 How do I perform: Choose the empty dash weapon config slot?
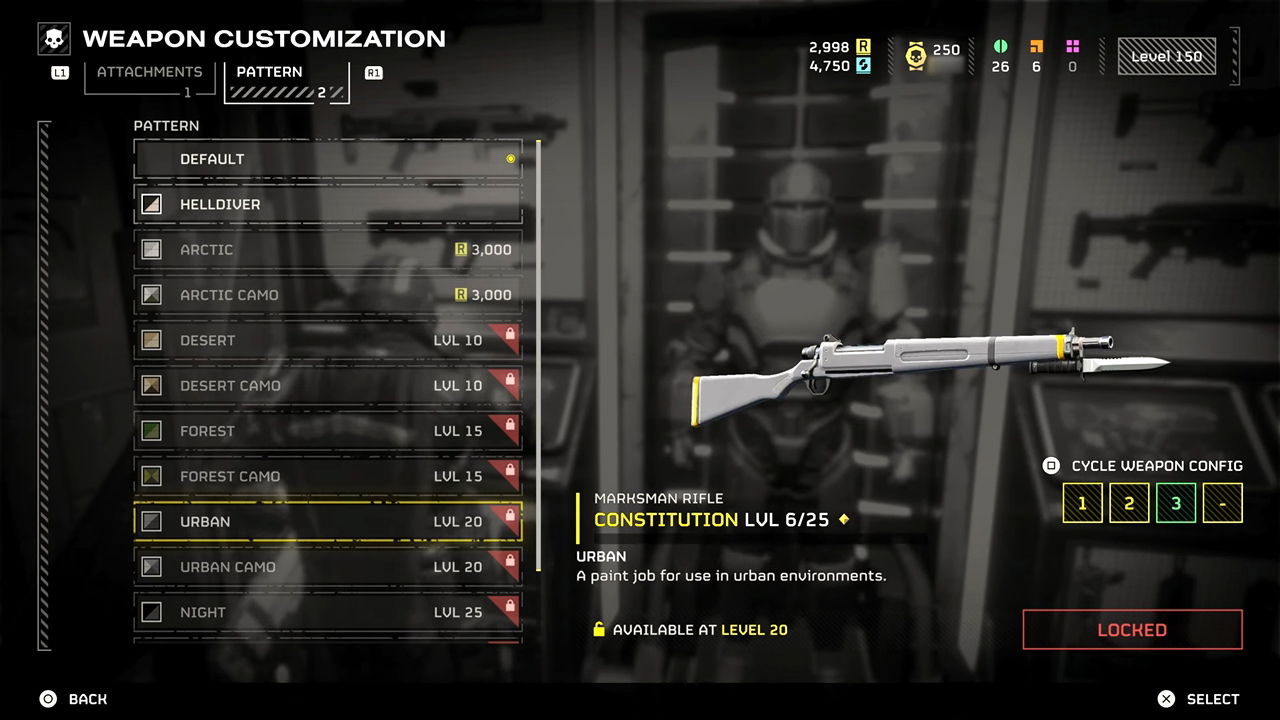[x=1222, y=503]
